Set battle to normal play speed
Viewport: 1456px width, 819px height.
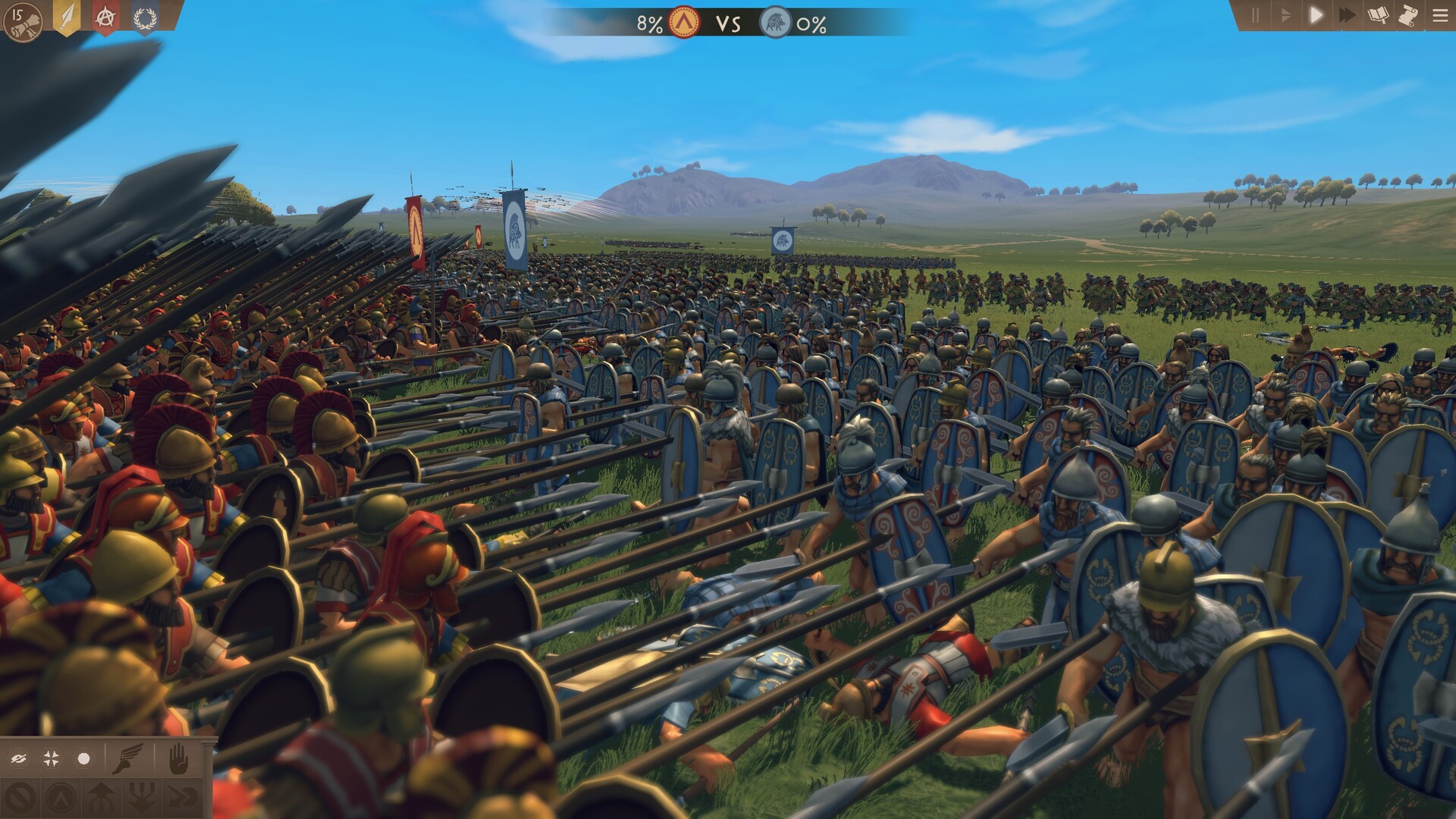pyautogui.click(x=1316, y=15)
